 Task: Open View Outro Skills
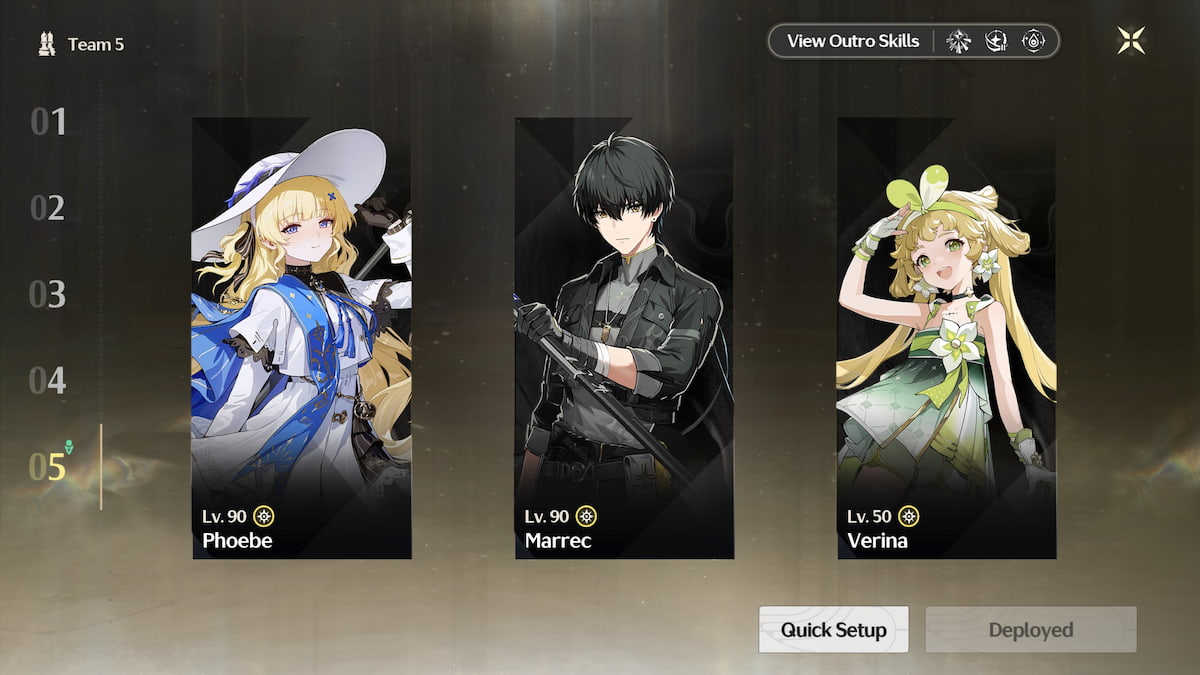(x=852, y=41)
